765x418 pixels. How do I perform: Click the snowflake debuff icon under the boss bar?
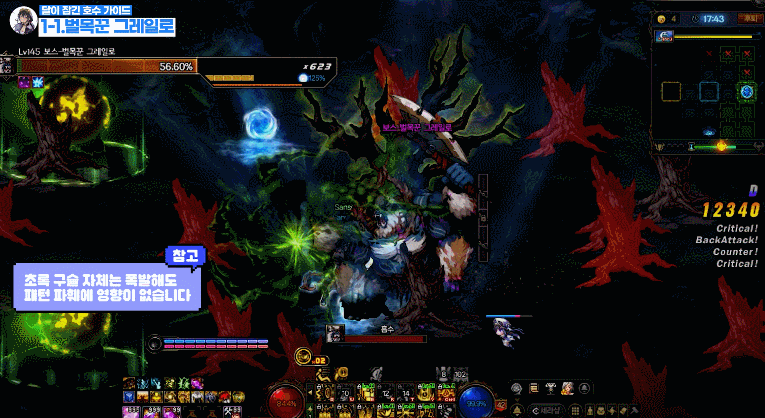(x=38, y=82)
